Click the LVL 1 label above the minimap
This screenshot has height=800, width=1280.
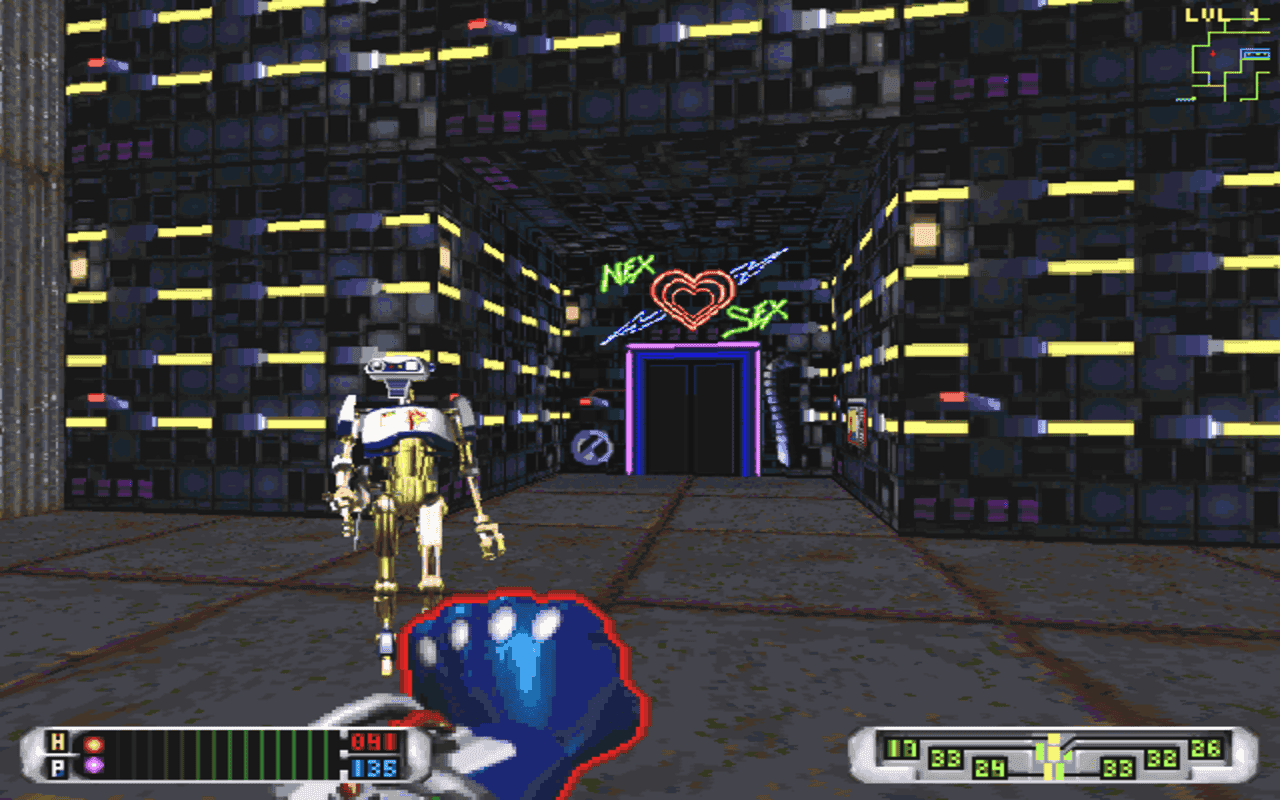[1222, 14]
